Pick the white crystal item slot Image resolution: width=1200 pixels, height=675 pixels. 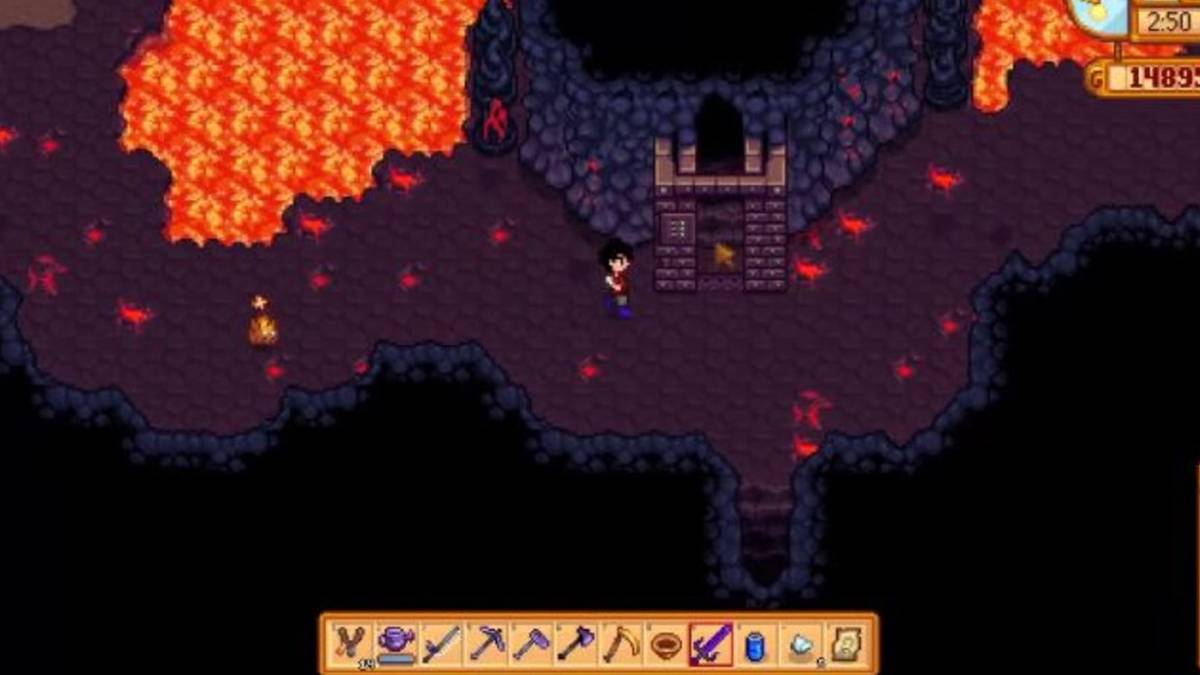(x=801, y=643)
